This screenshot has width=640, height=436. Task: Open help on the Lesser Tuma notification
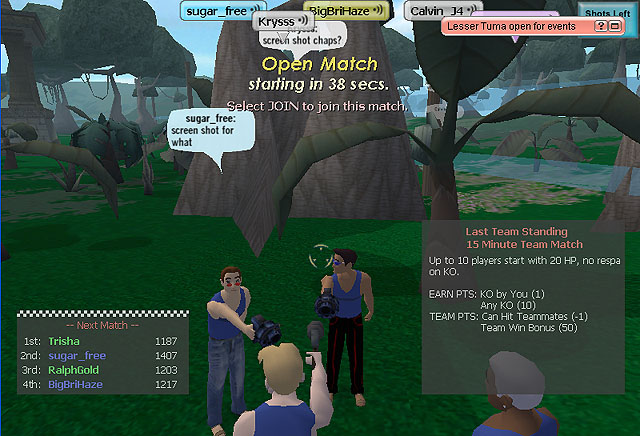point(600,26)
